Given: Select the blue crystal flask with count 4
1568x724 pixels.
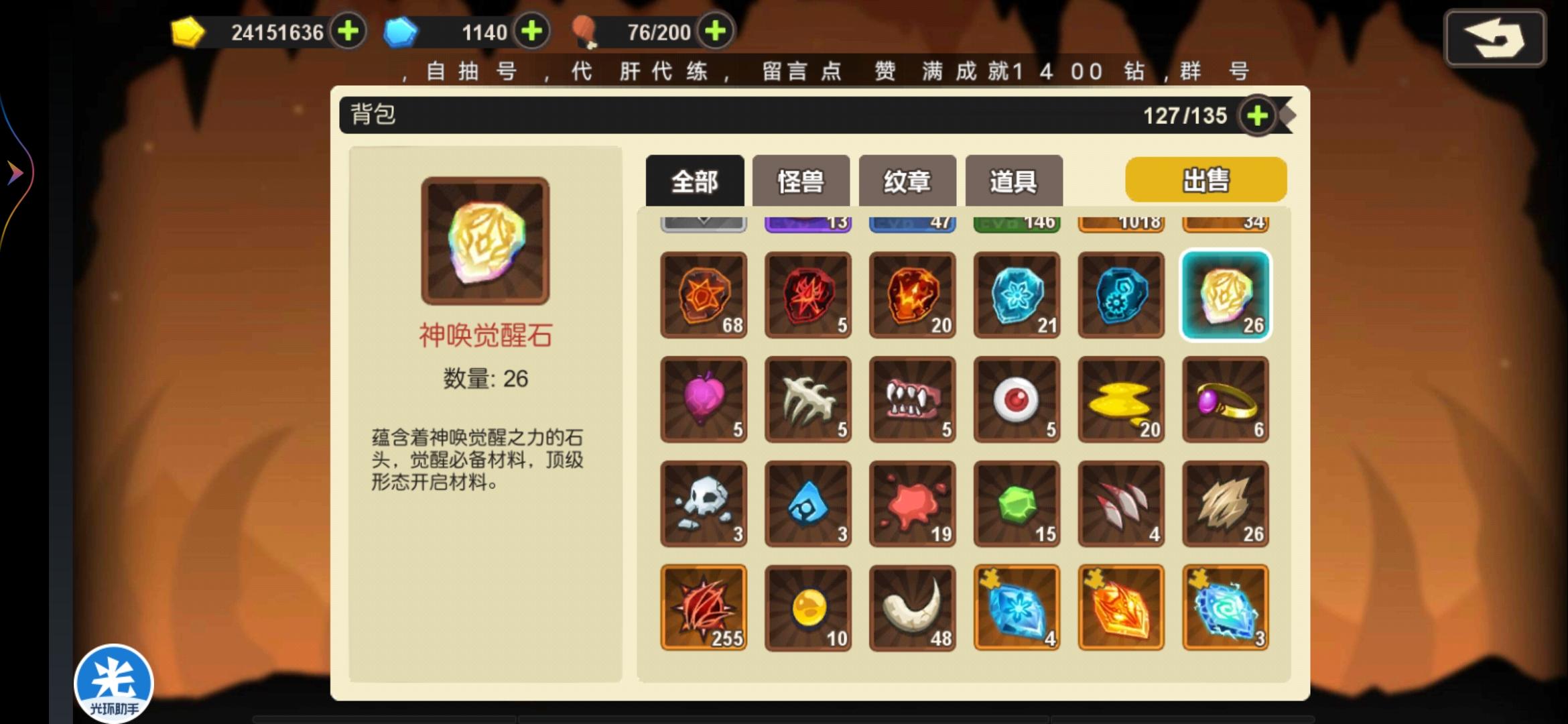Looking at the screenshot, I should 1016,607.
